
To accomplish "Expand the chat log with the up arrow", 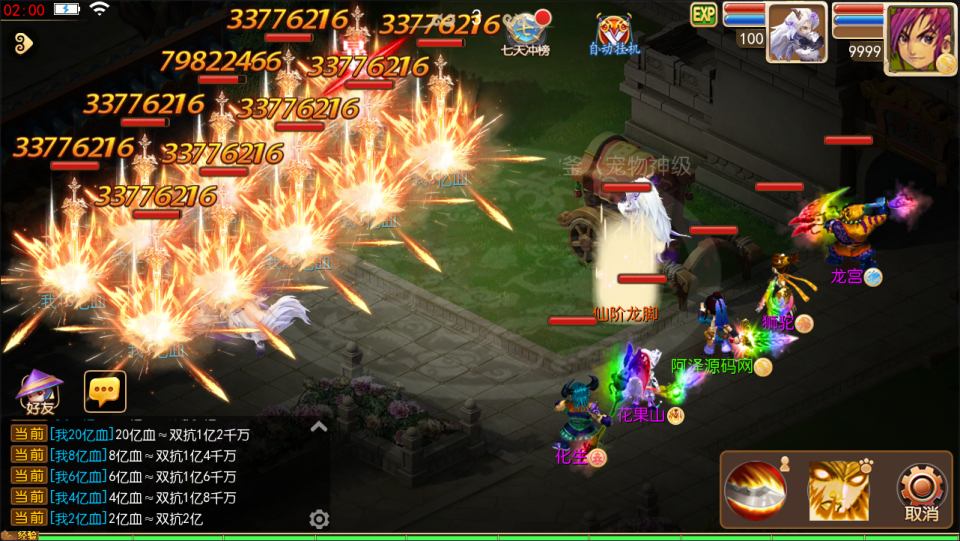I will coord(318,427).
